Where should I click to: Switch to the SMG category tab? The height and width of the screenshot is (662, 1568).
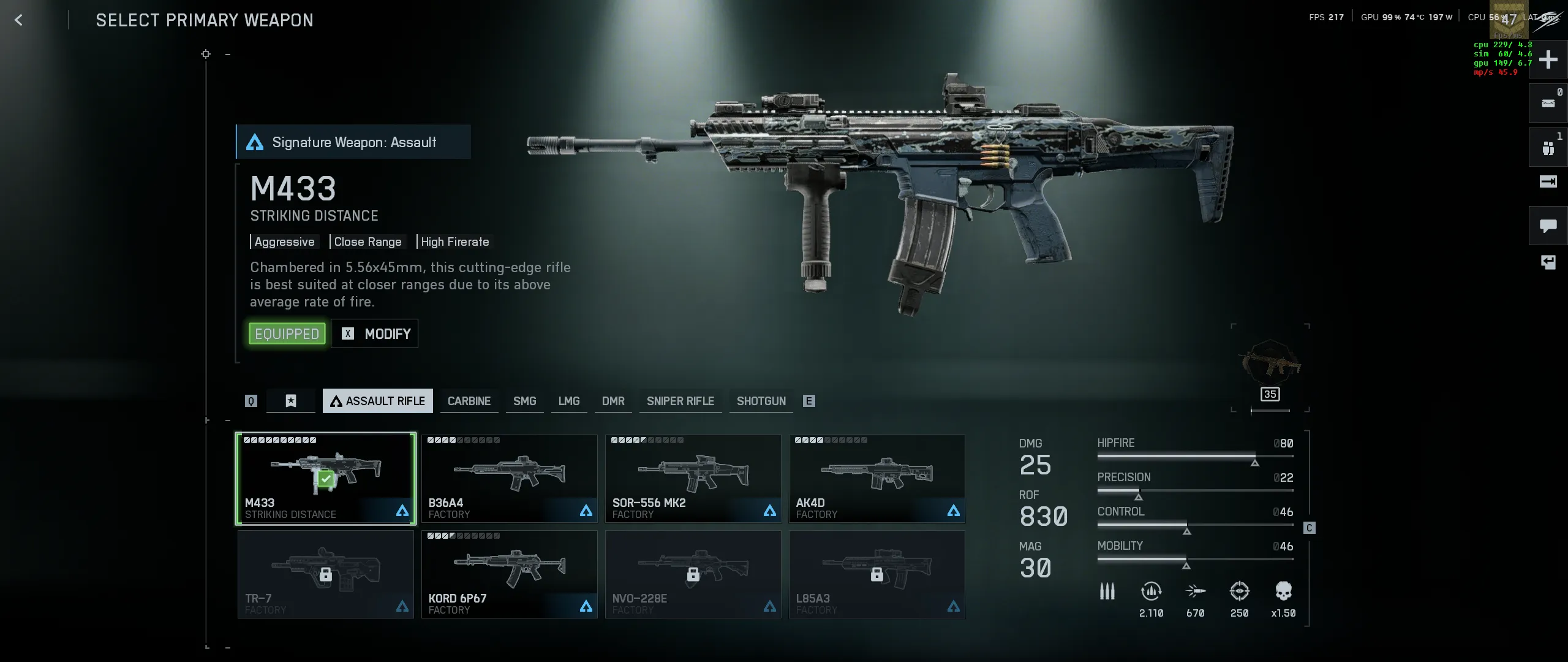pos(524,401)
